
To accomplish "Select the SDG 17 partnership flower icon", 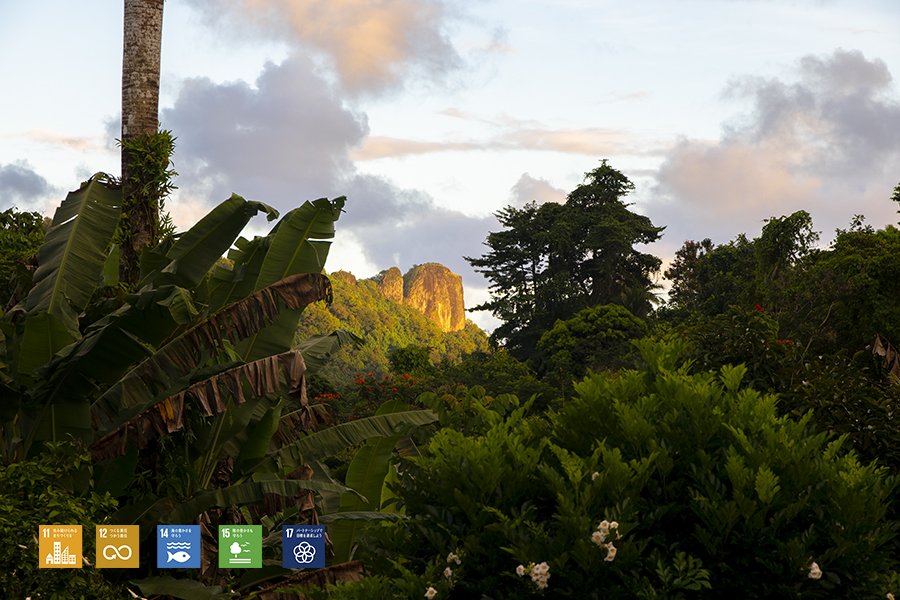I will [303, 547].
